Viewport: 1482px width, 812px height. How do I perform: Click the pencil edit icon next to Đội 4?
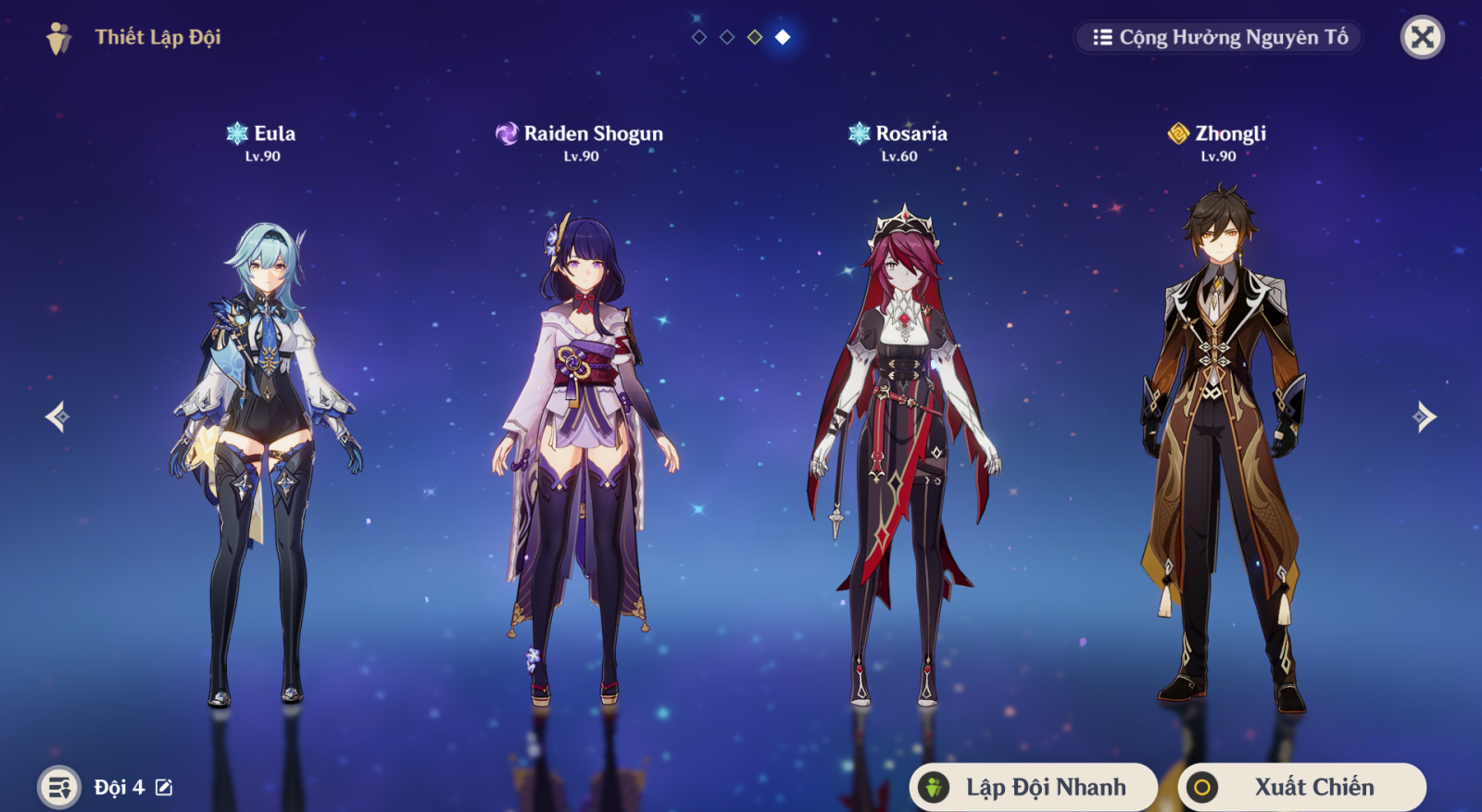163,786
